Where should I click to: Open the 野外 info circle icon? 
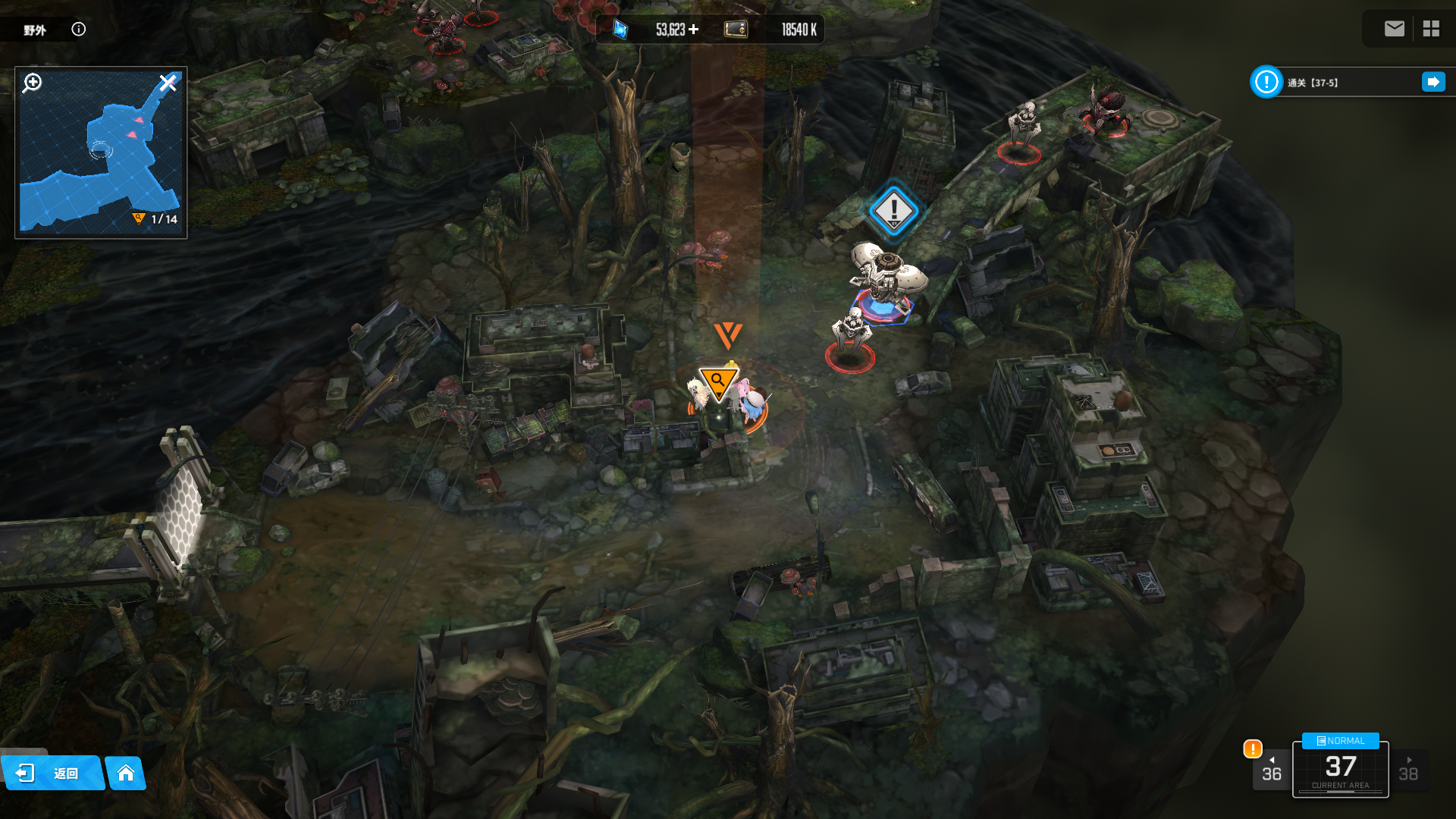(x=79, y=29)
